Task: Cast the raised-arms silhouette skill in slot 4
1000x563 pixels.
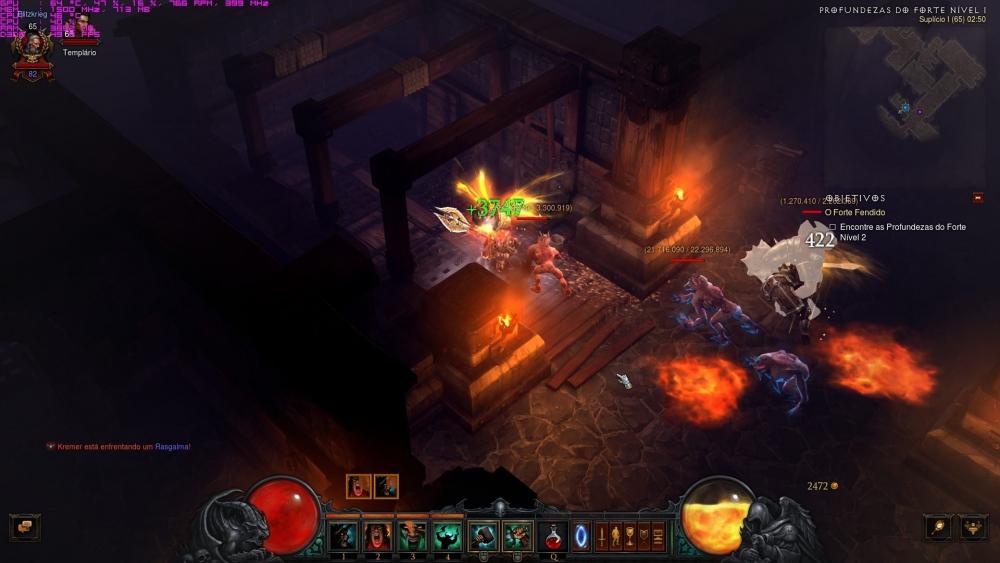Action: [447, 536]
